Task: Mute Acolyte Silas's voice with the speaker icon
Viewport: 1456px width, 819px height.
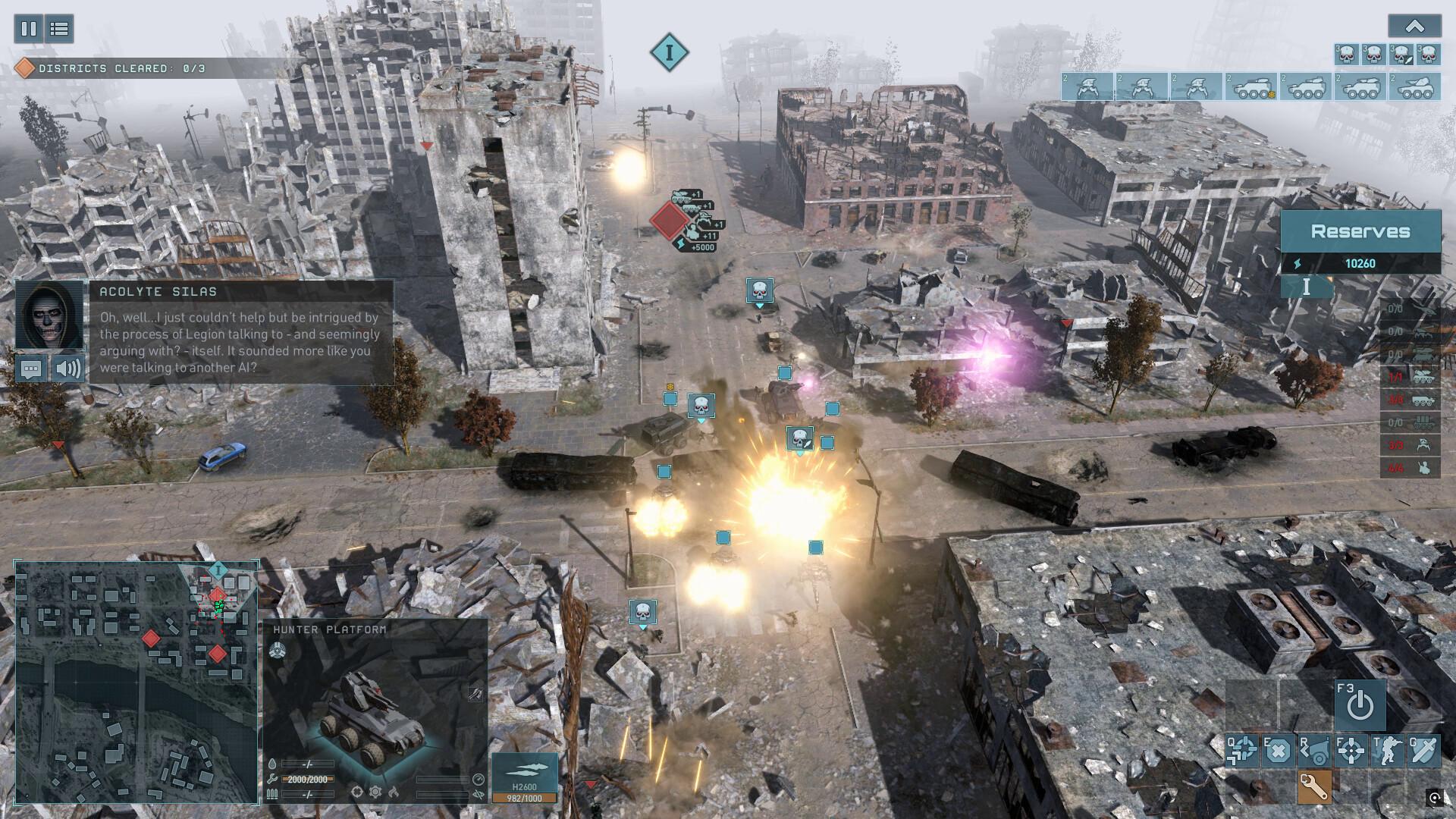Action: [68, 369]
